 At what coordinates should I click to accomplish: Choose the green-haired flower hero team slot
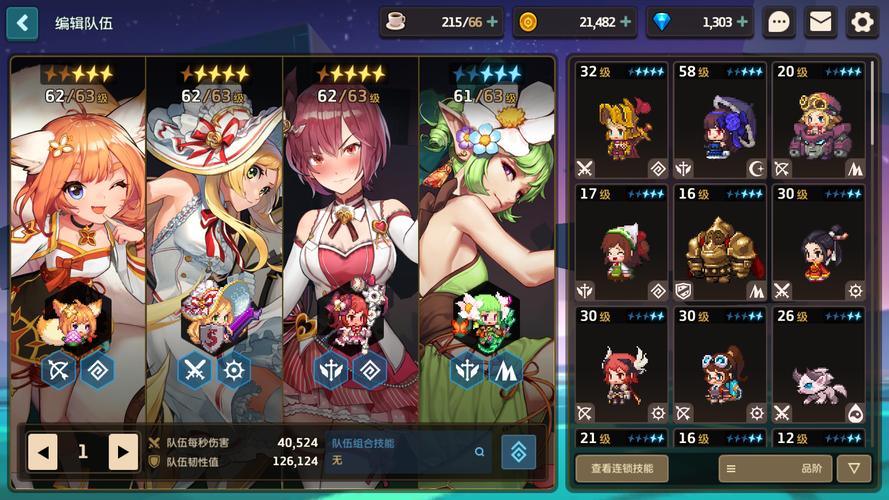[x=487, y=230]
